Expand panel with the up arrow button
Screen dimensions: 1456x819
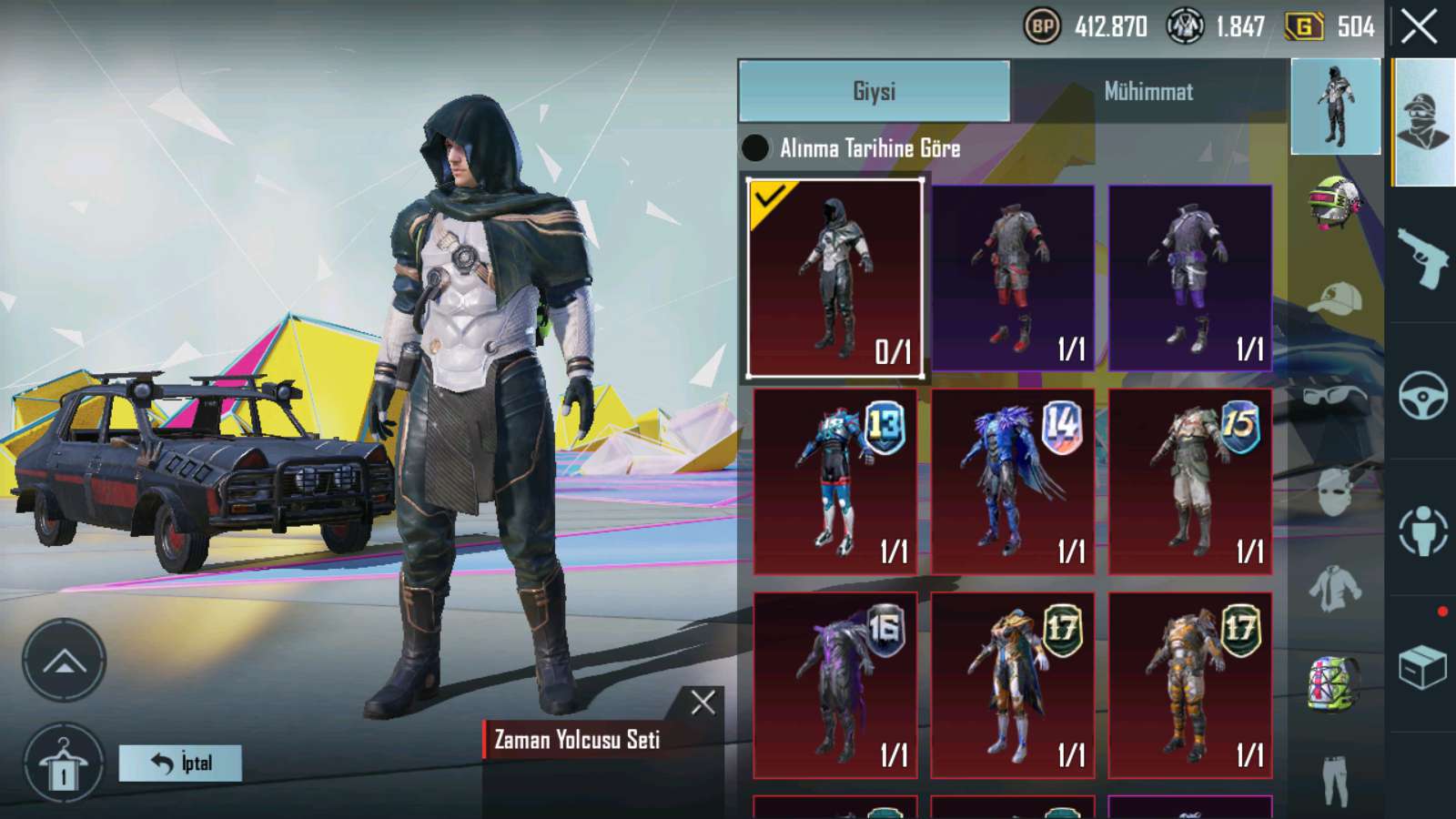pyautogui.click(x=64, y=661)
